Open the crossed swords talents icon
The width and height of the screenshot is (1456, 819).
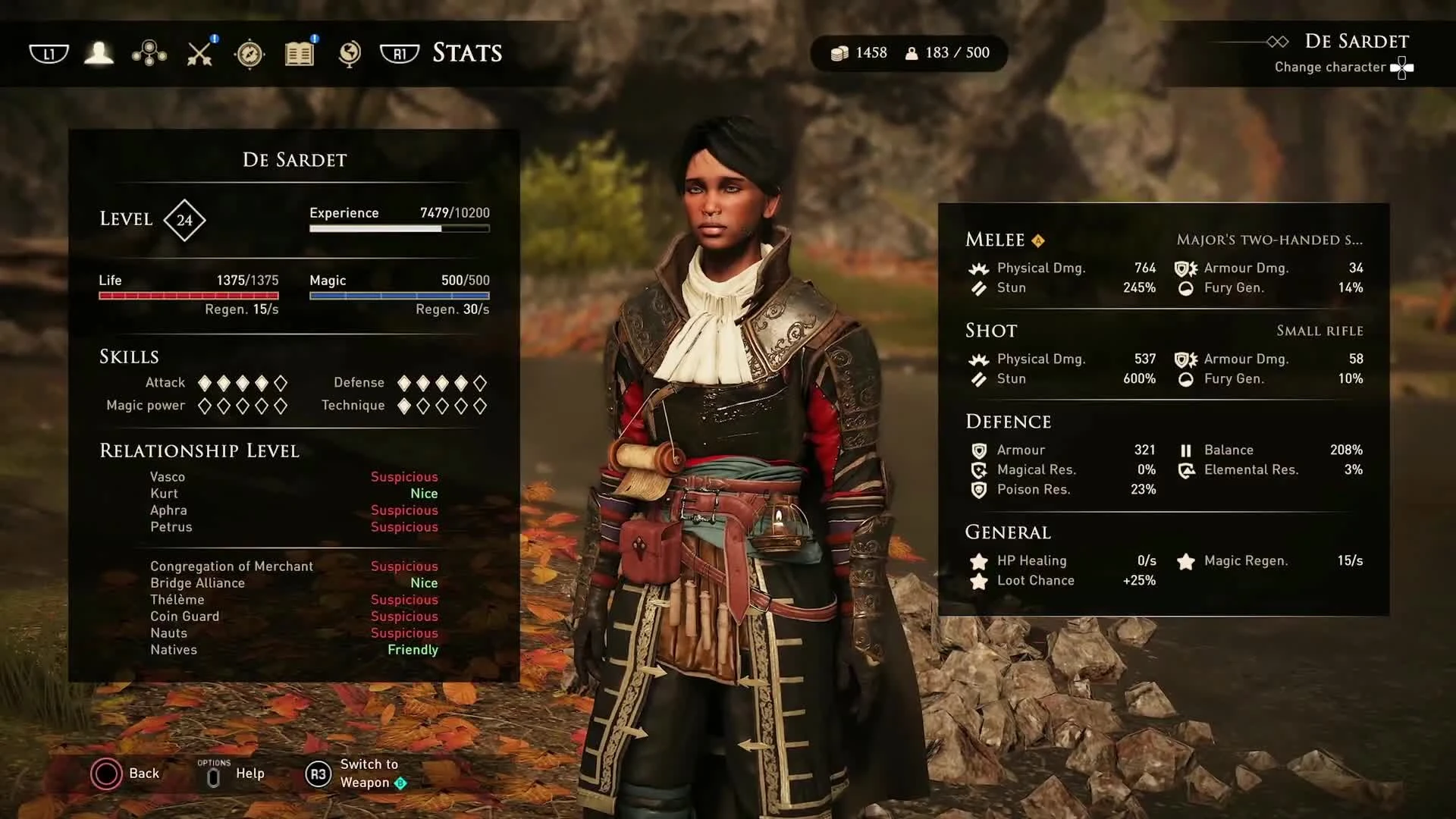199,53
